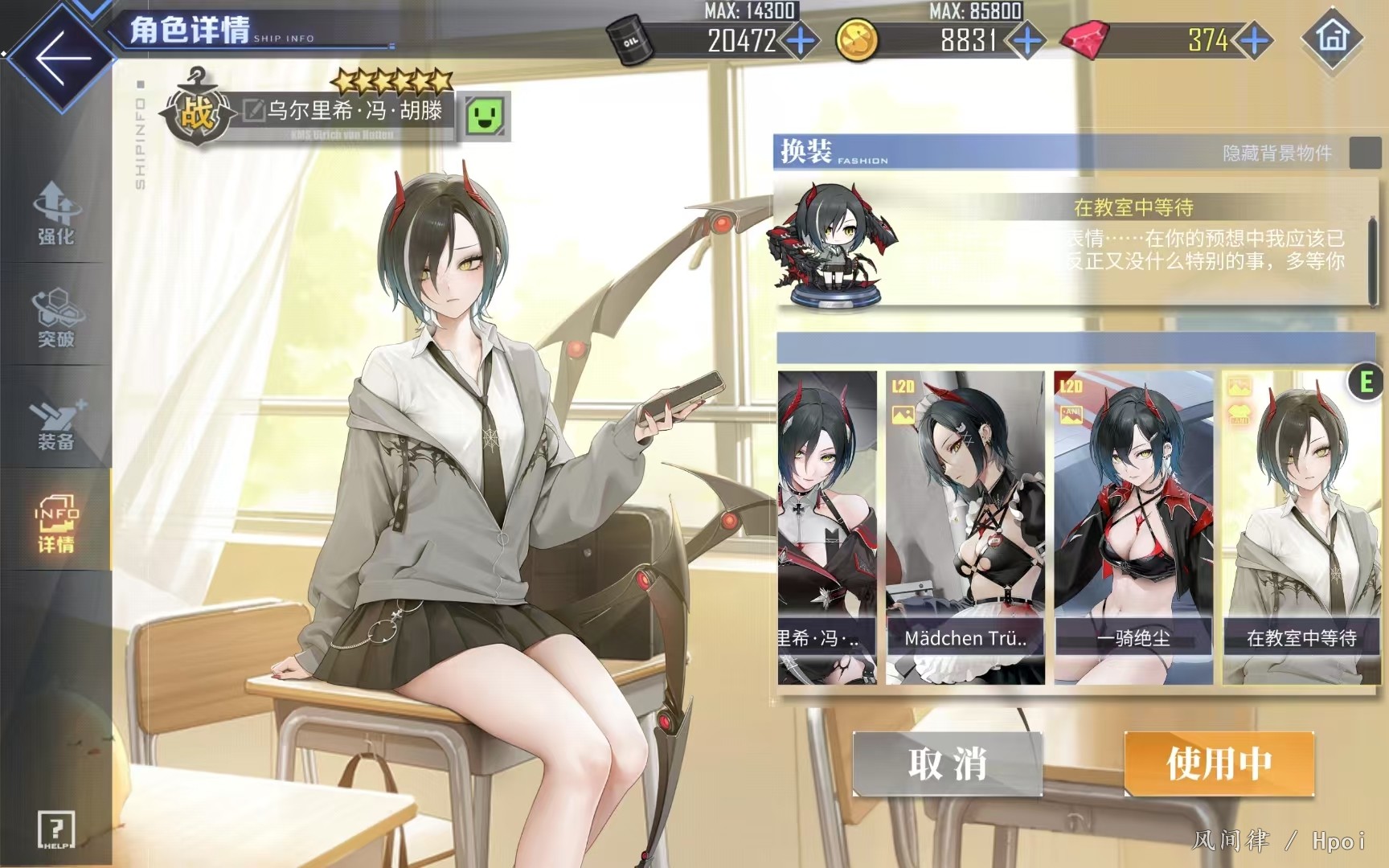Open the HELP question mark button
Image resolution: width=1389 pixels, height=868 pixels.
tap(55, 829)
